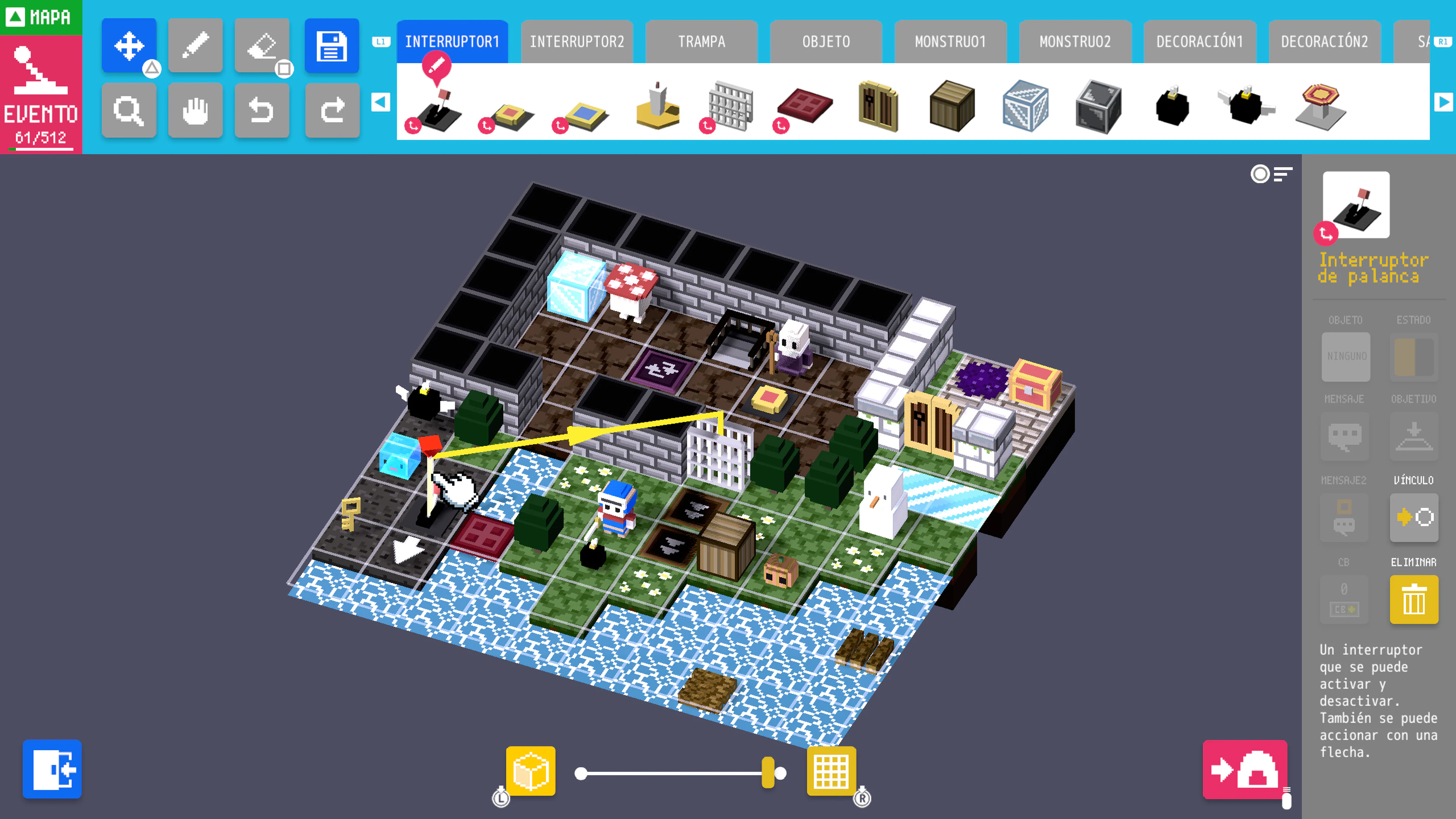Open the list icon in the top-right corner
Screen dimensions: 1456x819
click(x=1283, y=175)
